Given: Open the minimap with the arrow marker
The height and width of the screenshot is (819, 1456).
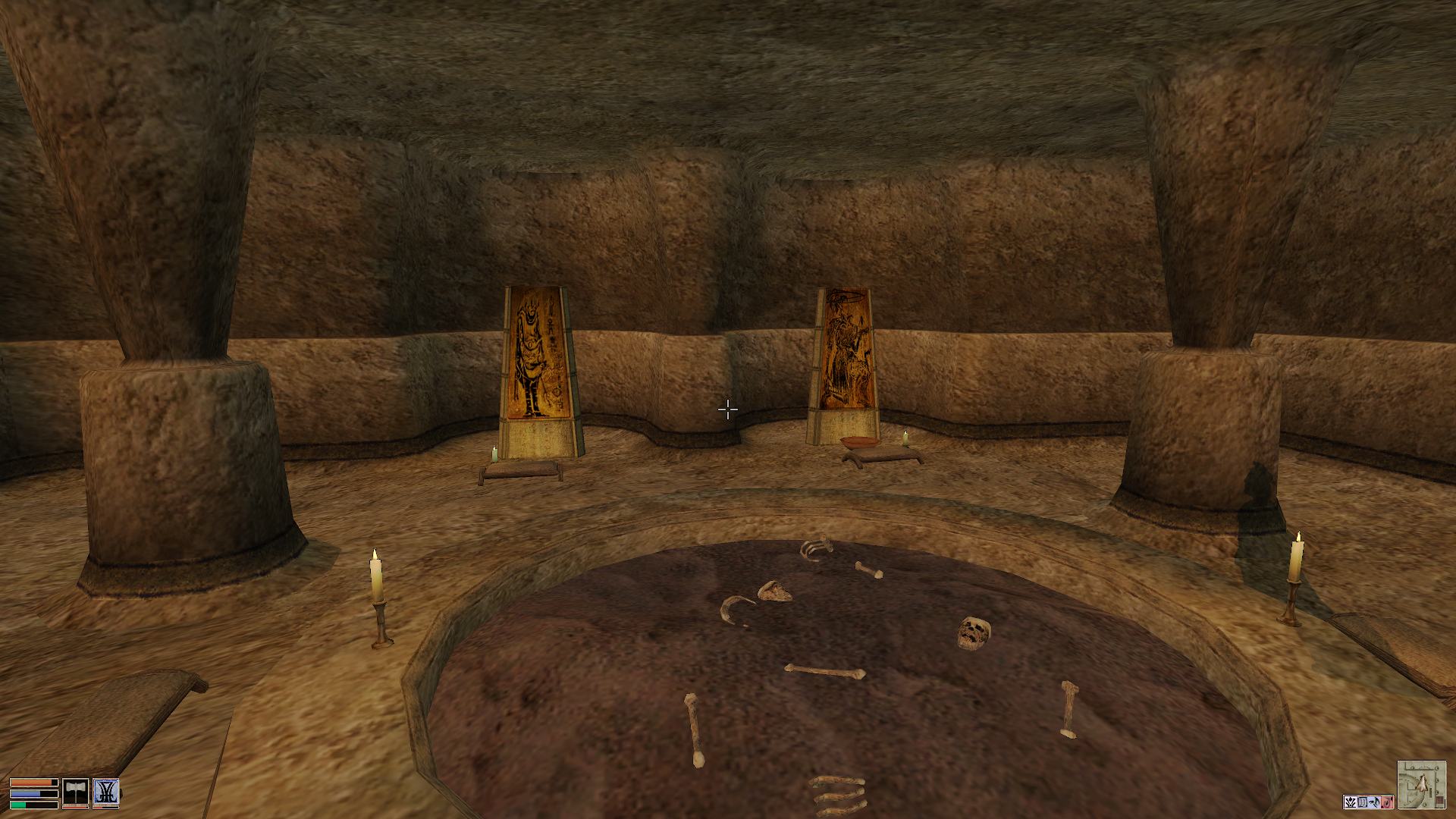Looking at the screenshot, I should [1421, 784].
